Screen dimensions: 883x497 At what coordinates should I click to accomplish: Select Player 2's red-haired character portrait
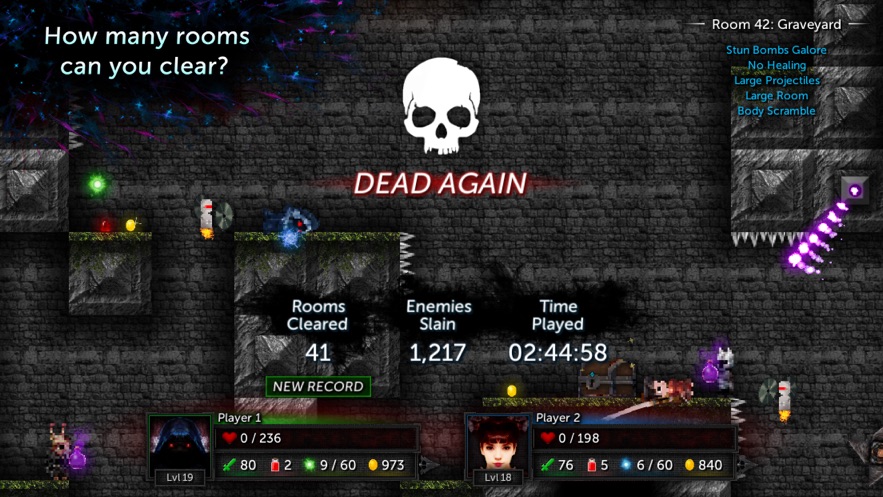497,444
